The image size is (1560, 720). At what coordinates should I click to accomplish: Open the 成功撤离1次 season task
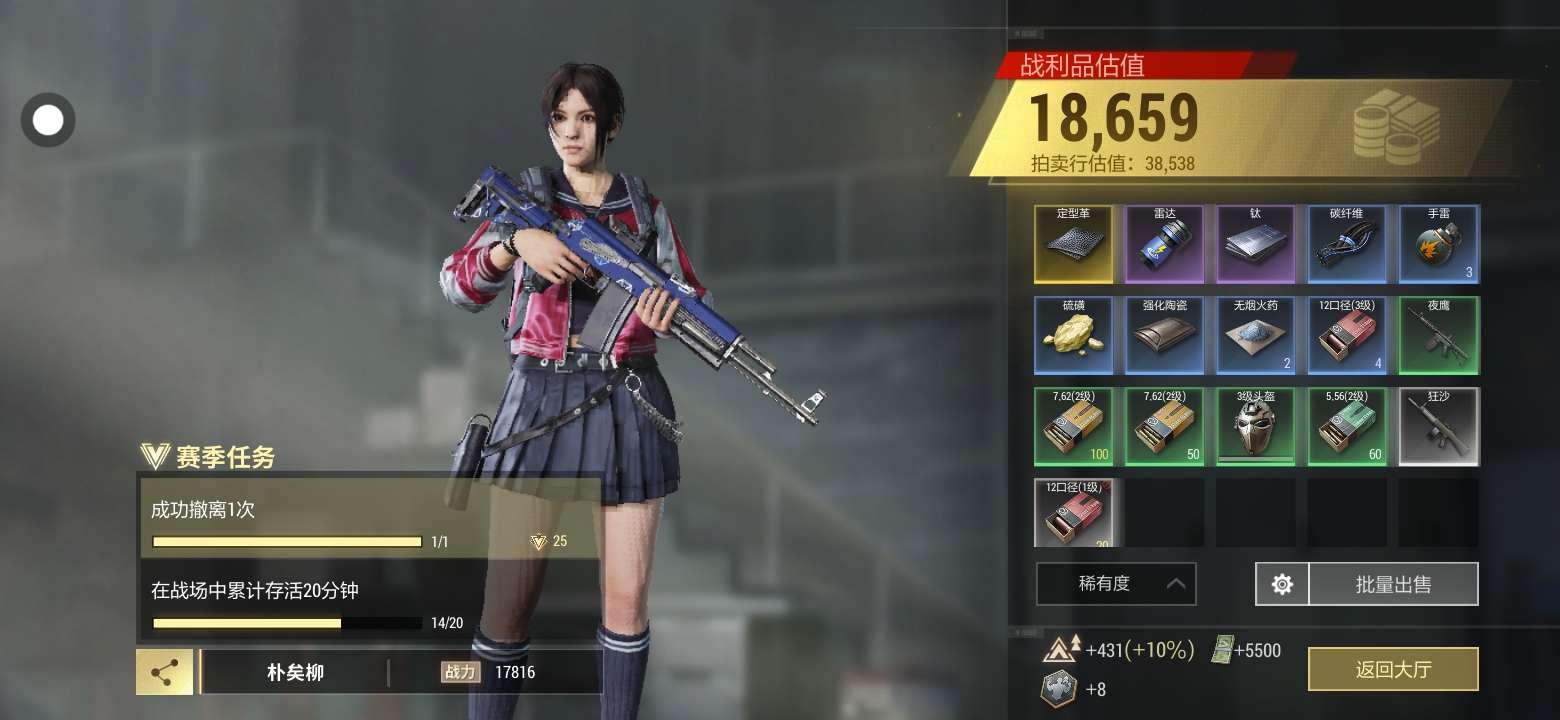tap(368, 518)
